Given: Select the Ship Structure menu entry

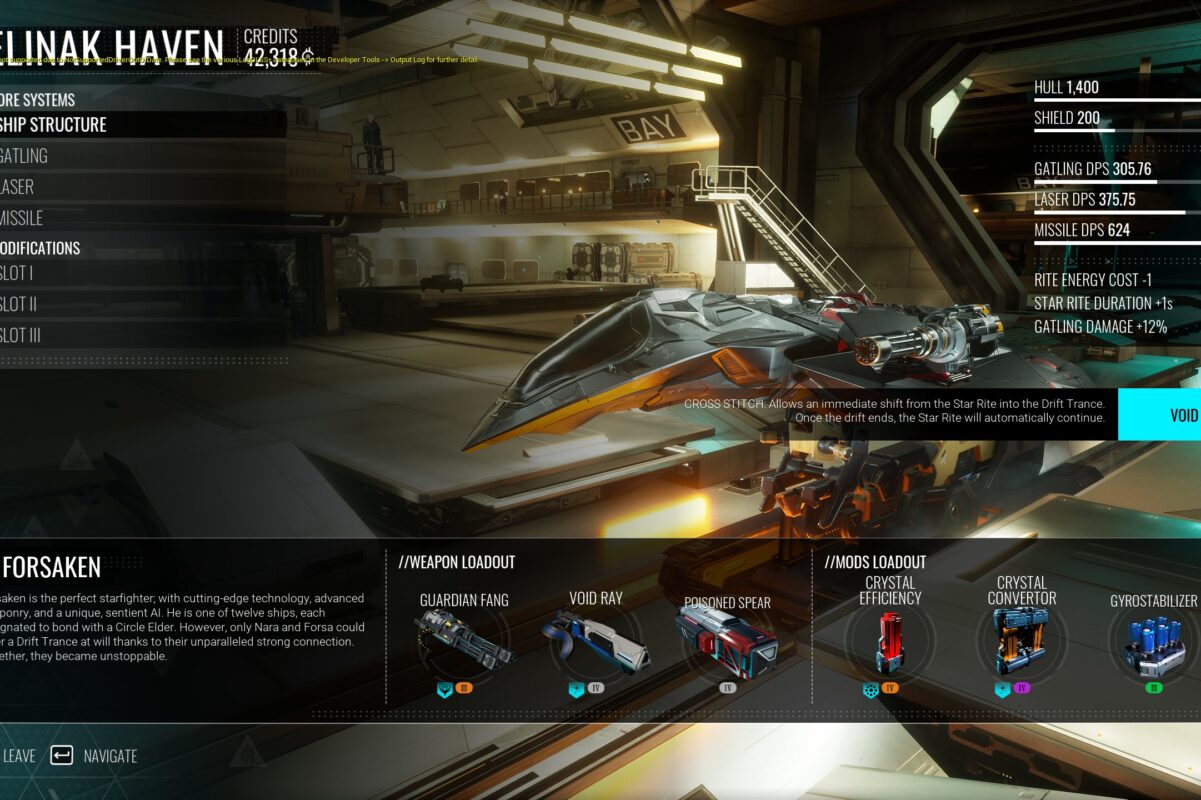Looking at the screenshot, I should coord(55,125).
